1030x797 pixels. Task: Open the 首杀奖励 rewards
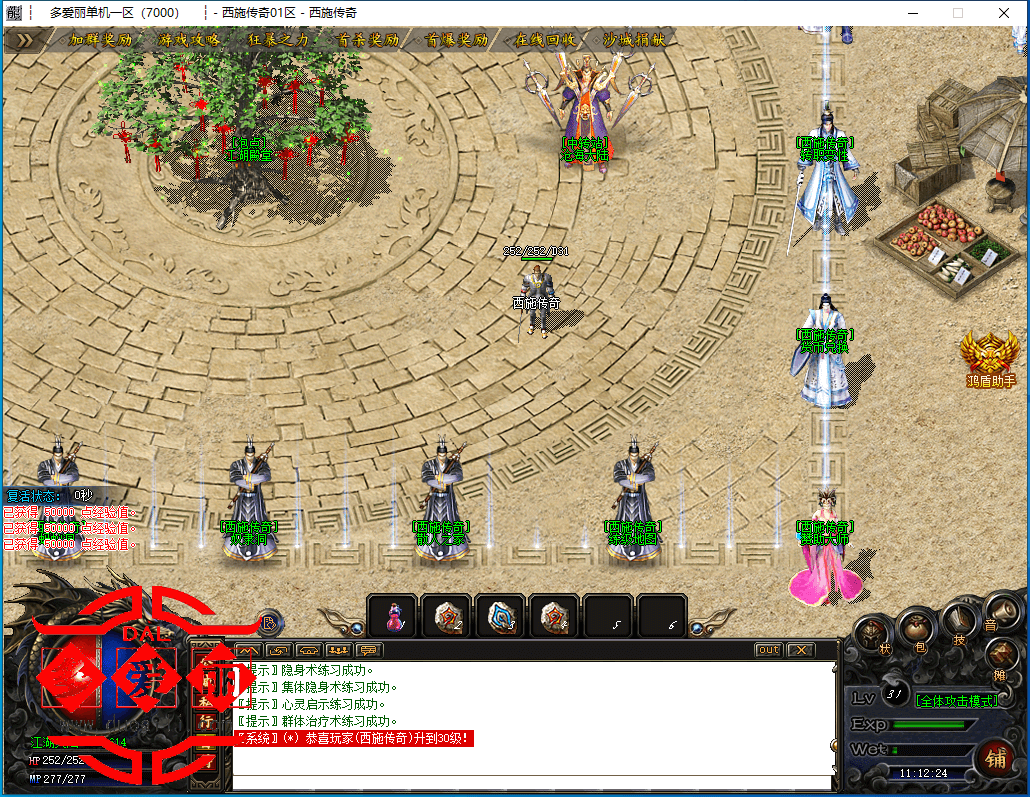coord(367,40)
